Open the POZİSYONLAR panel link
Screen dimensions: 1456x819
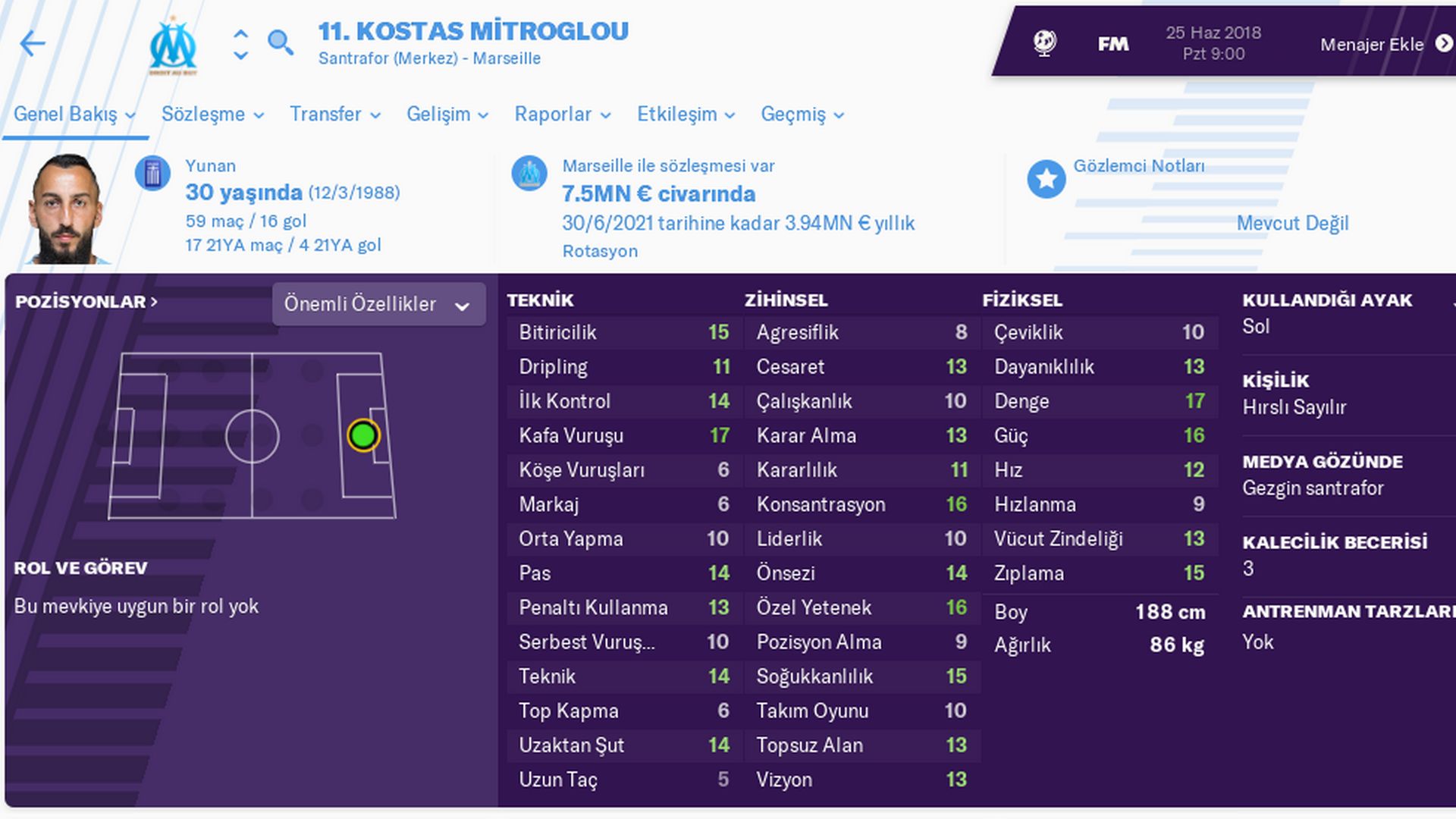[x=86, y=302]
